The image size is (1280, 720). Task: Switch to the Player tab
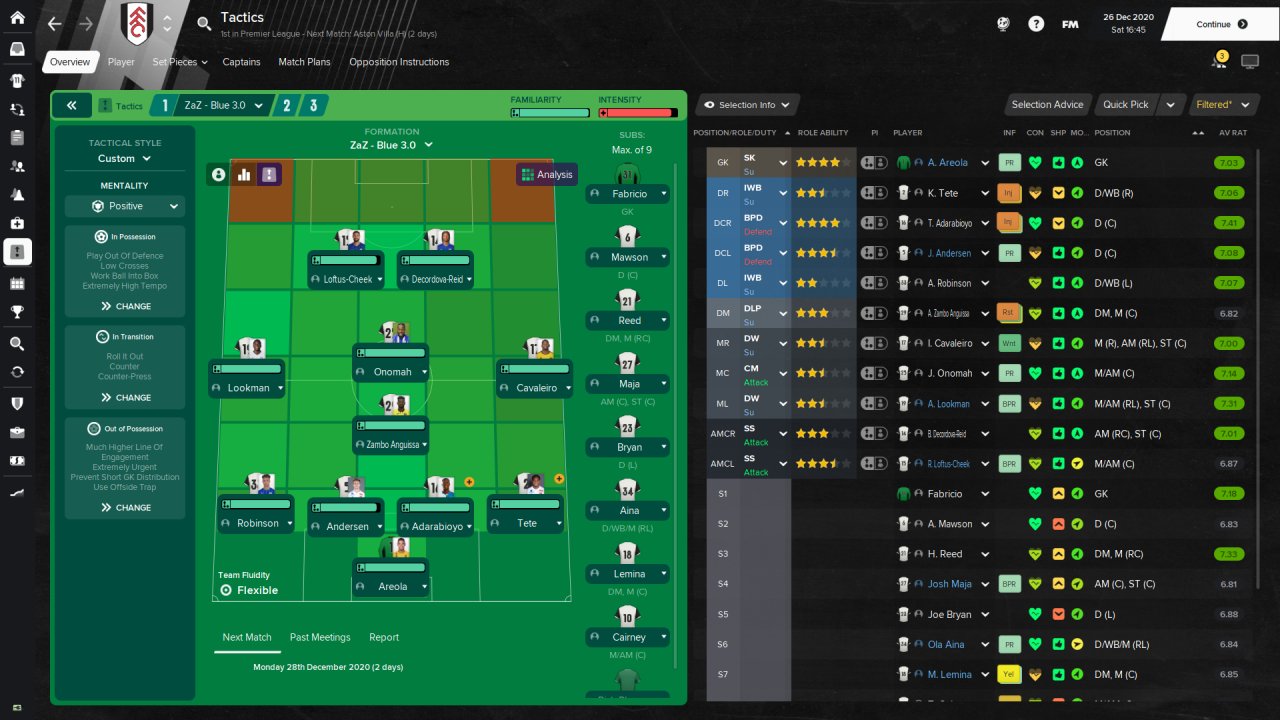pyautogui.click(x=121, y=62)
